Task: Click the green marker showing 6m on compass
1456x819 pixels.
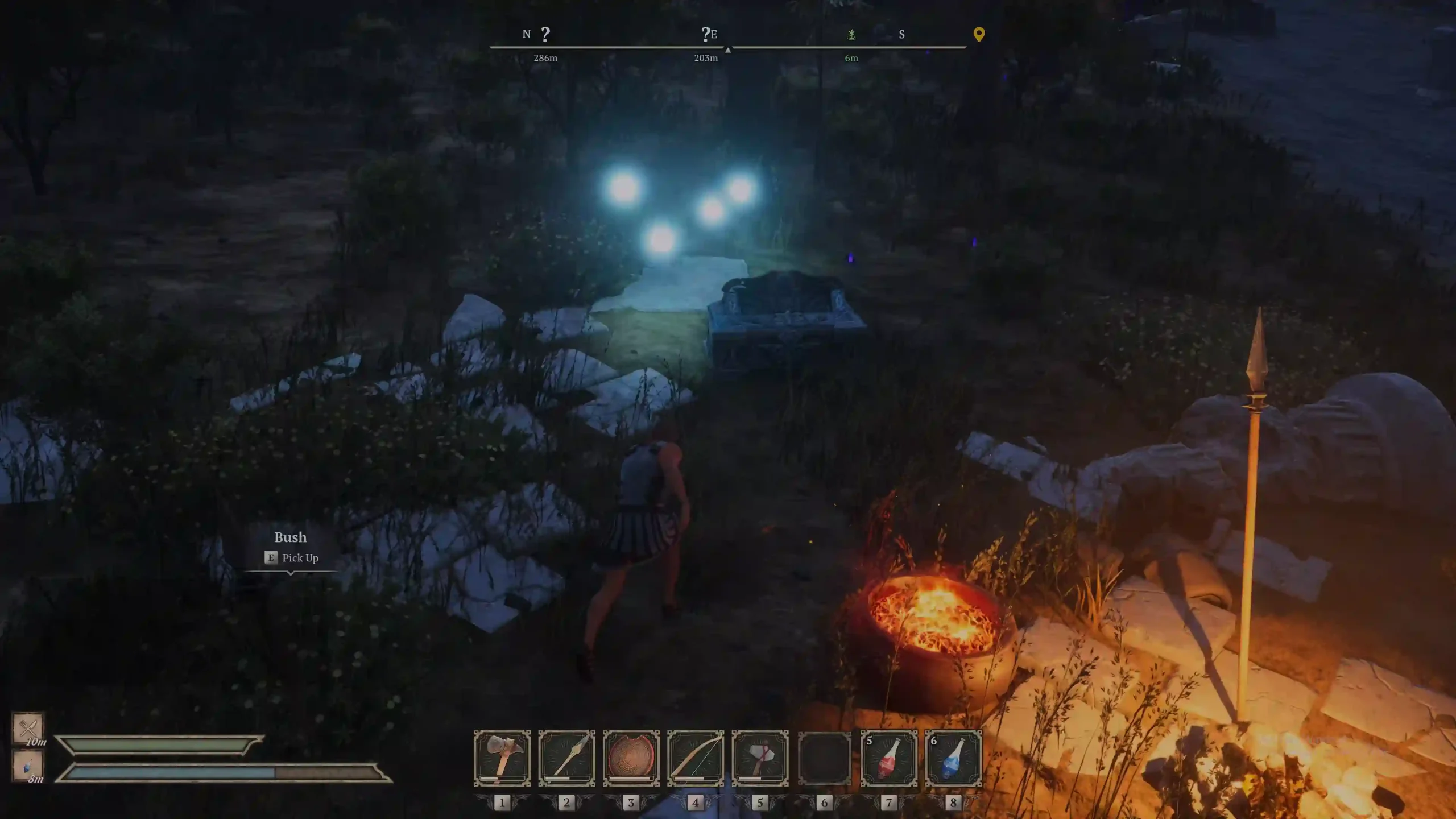Action: click(x=851, y=35)
